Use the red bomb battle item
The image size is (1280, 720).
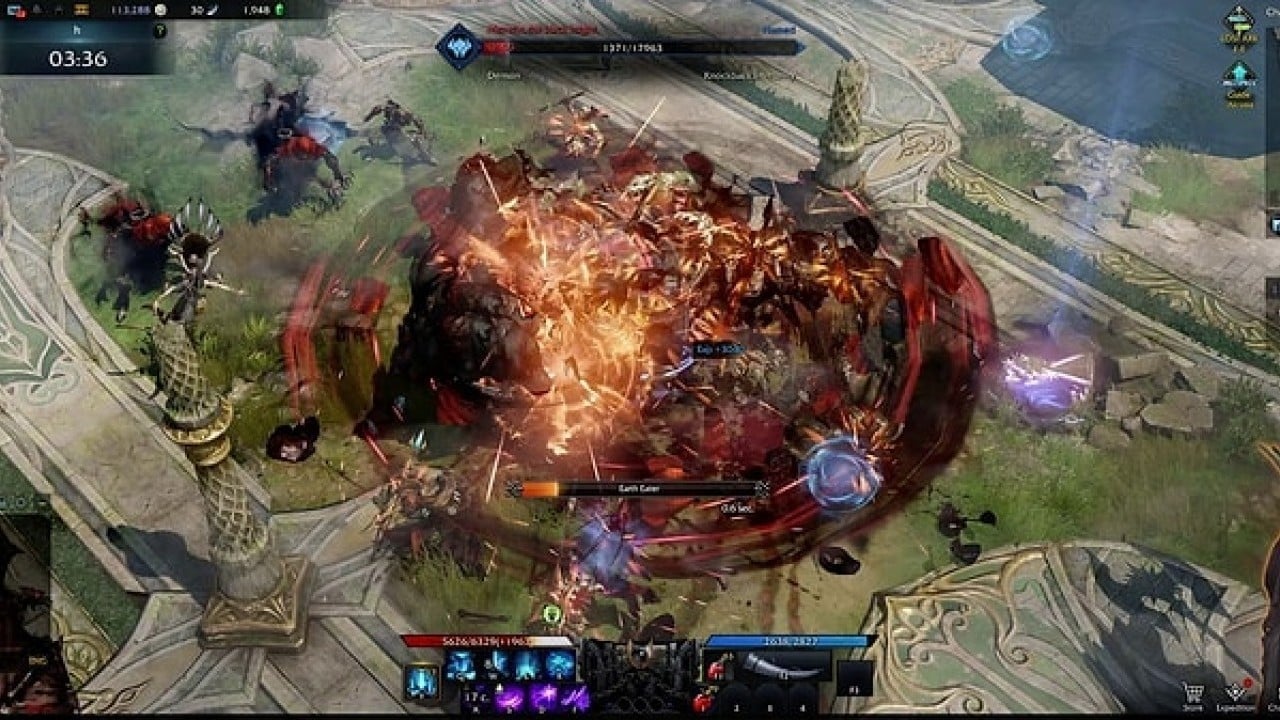[x=701, y=699]
